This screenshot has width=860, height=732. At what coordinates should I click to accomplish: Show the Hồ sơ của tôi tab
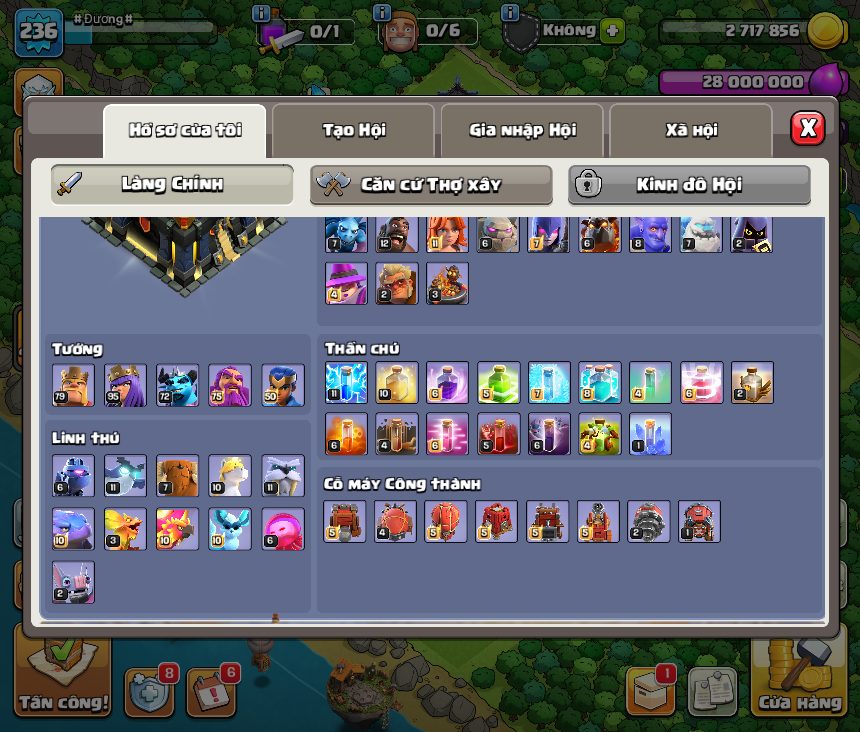click(x=185, y=130)
